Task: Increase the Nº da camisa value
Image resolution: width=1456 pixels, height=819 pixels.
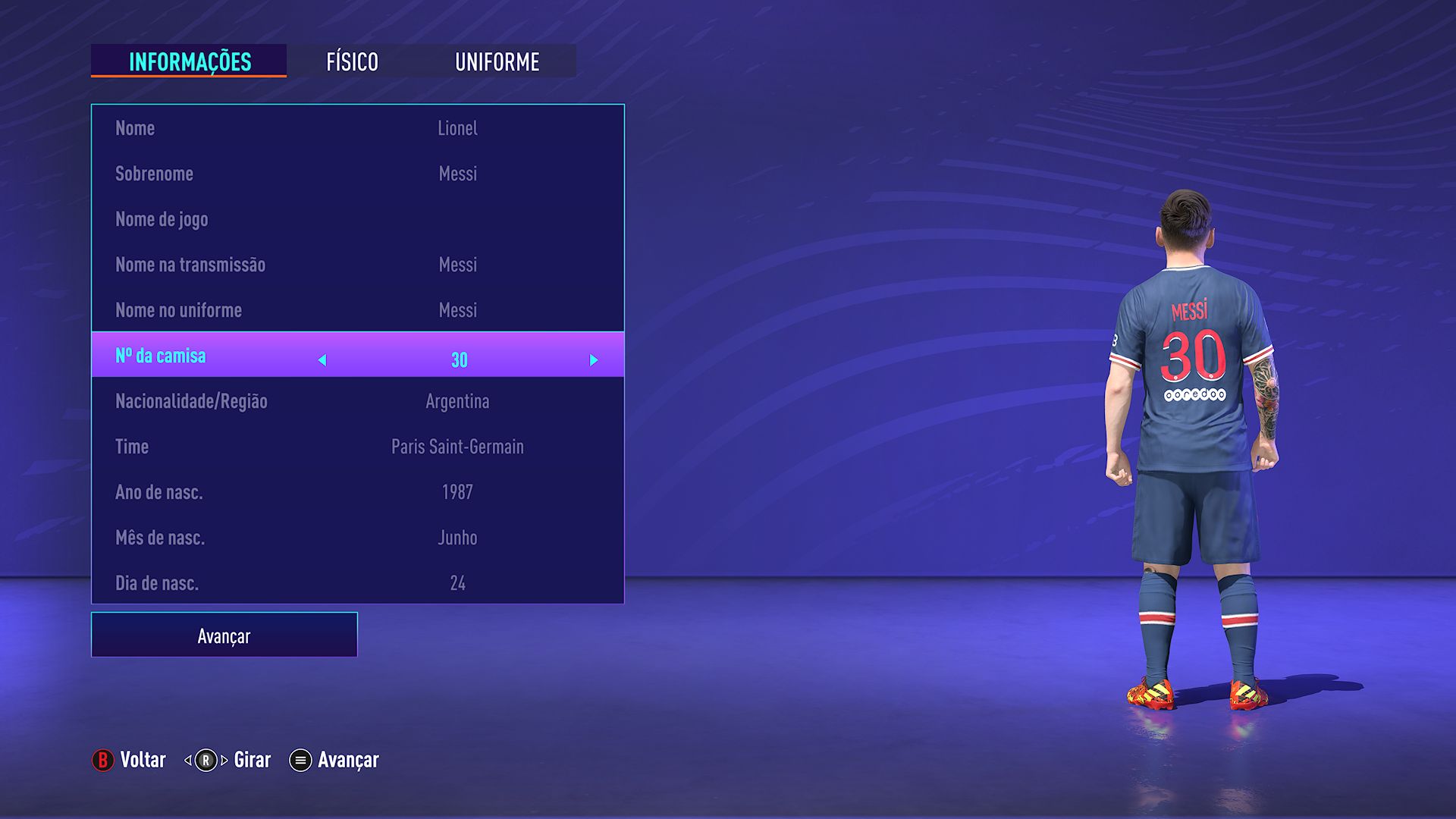Action: point(594,360)
